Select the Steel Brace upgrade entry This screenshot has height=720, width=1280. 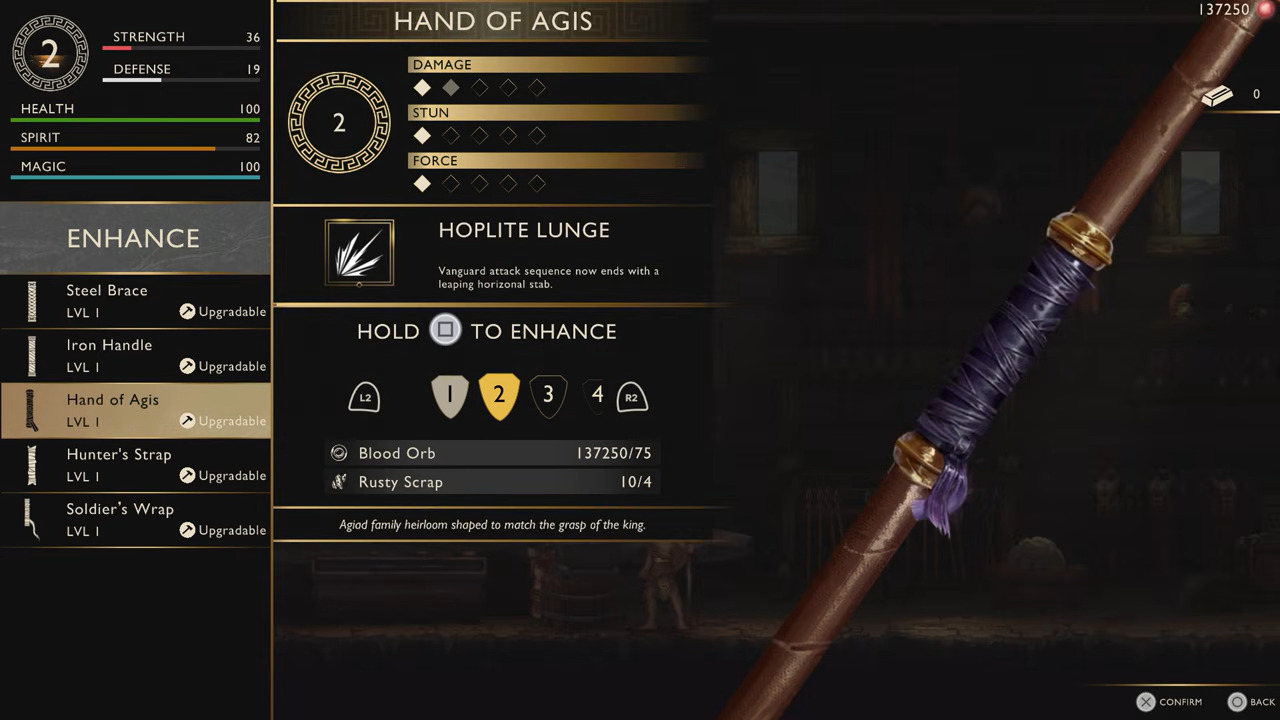(135, 301)
